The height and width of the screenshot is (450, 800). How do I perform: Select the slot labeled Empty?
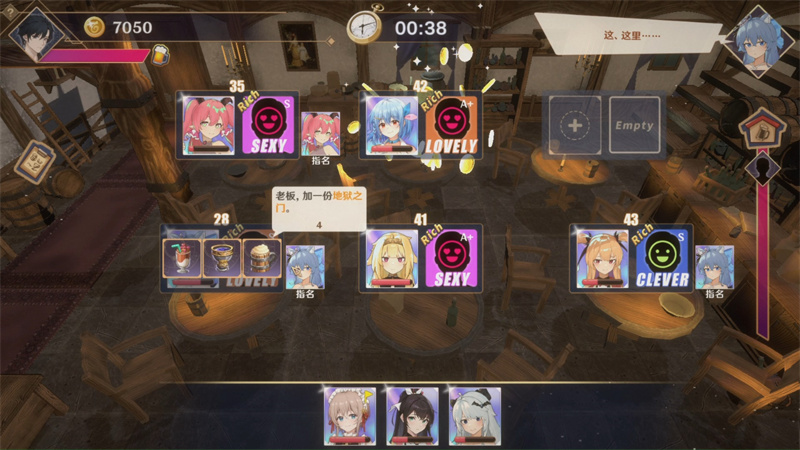635,126
